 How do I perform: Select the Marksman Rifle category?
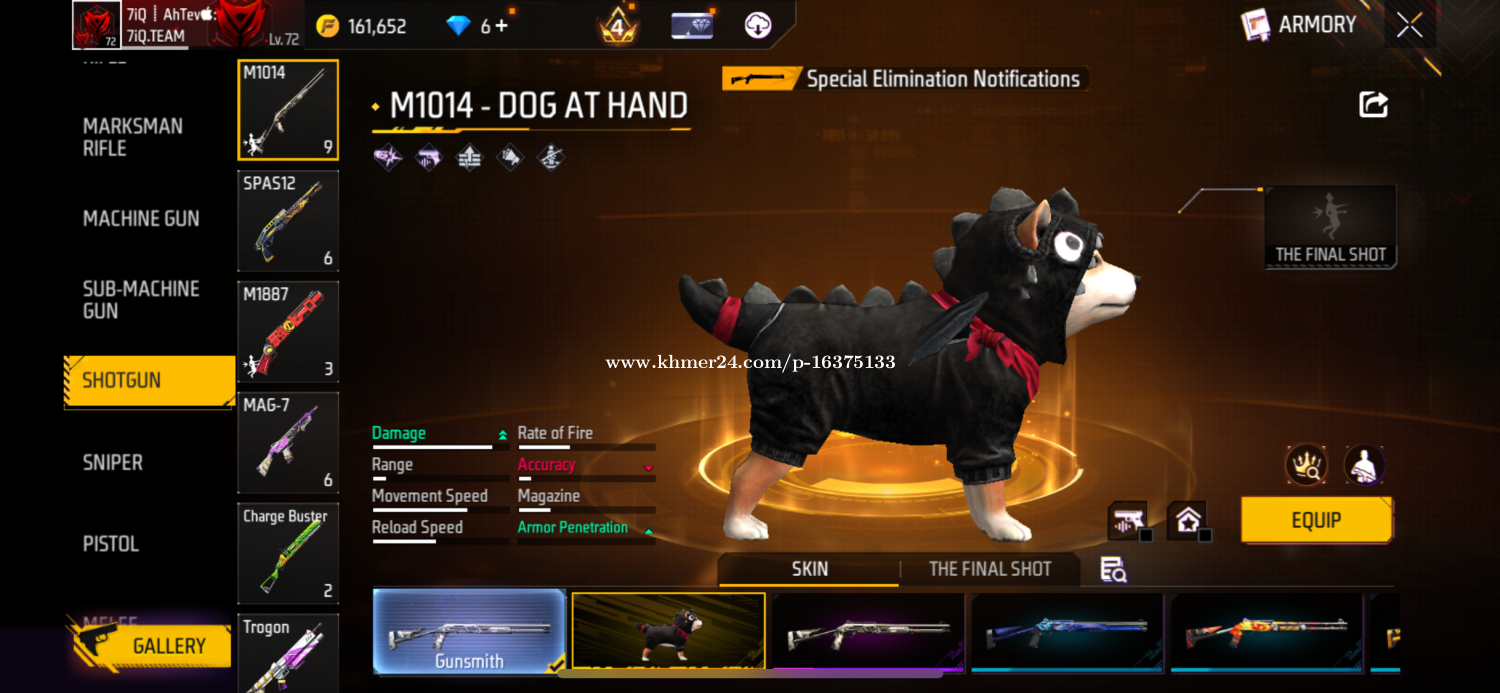click(132, 137)
